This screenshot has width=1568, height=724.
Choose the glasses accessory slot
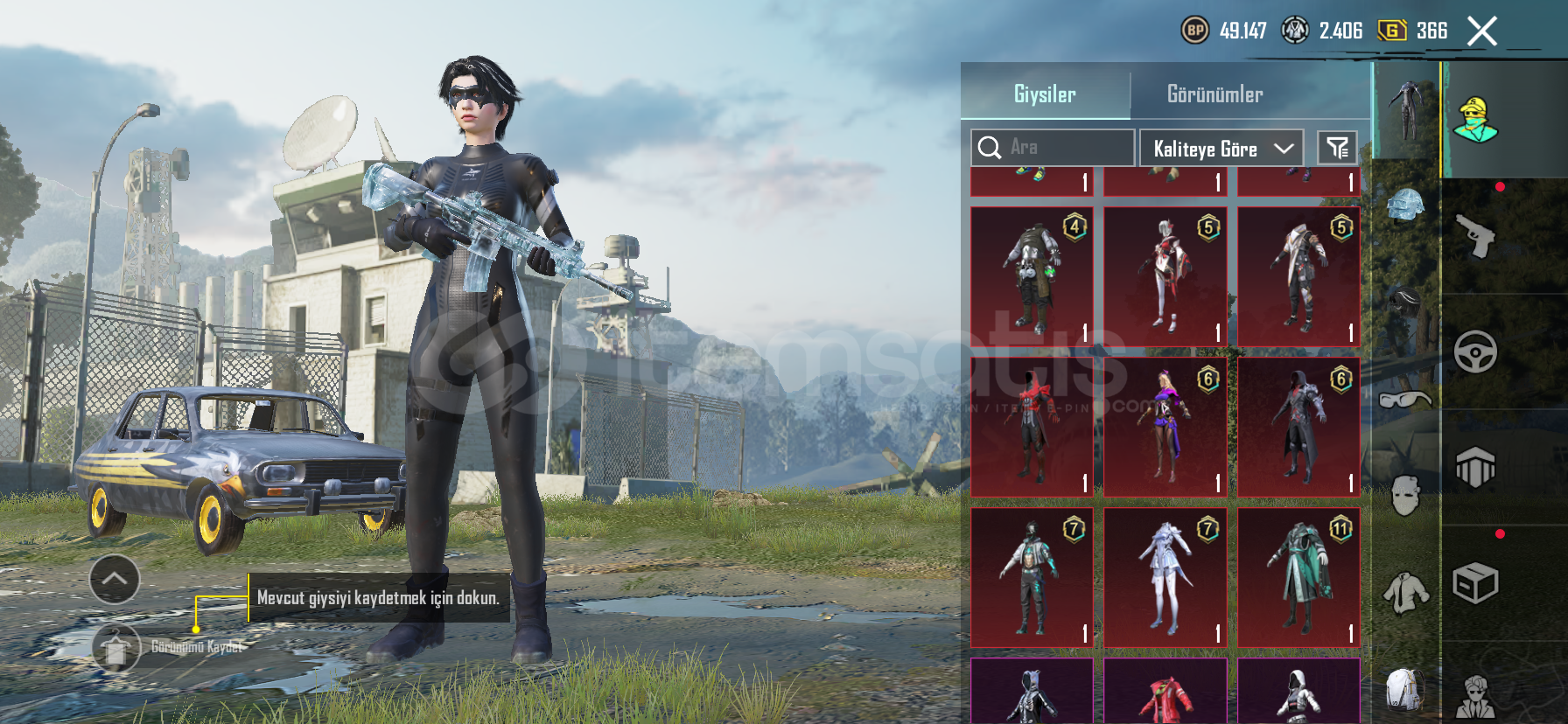pos(1406,400)
